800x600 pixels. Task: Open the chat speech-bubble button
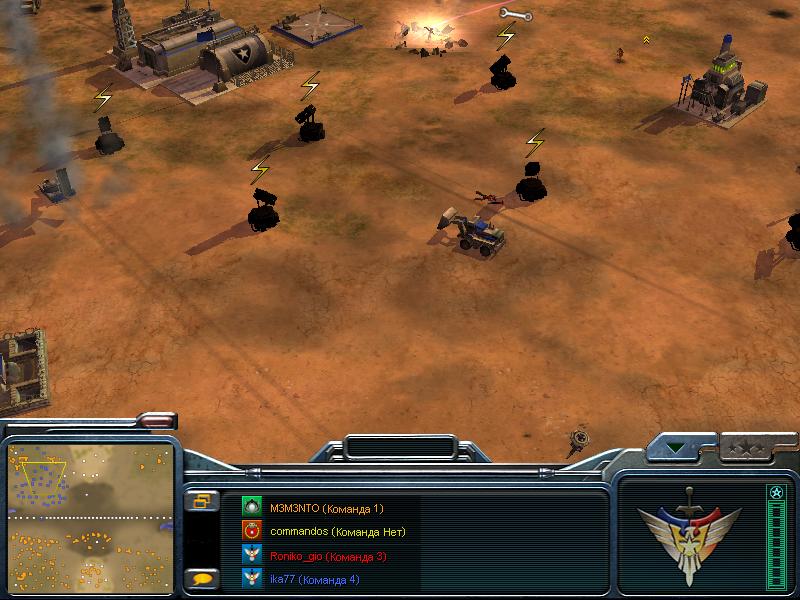[x=203, y=578]
